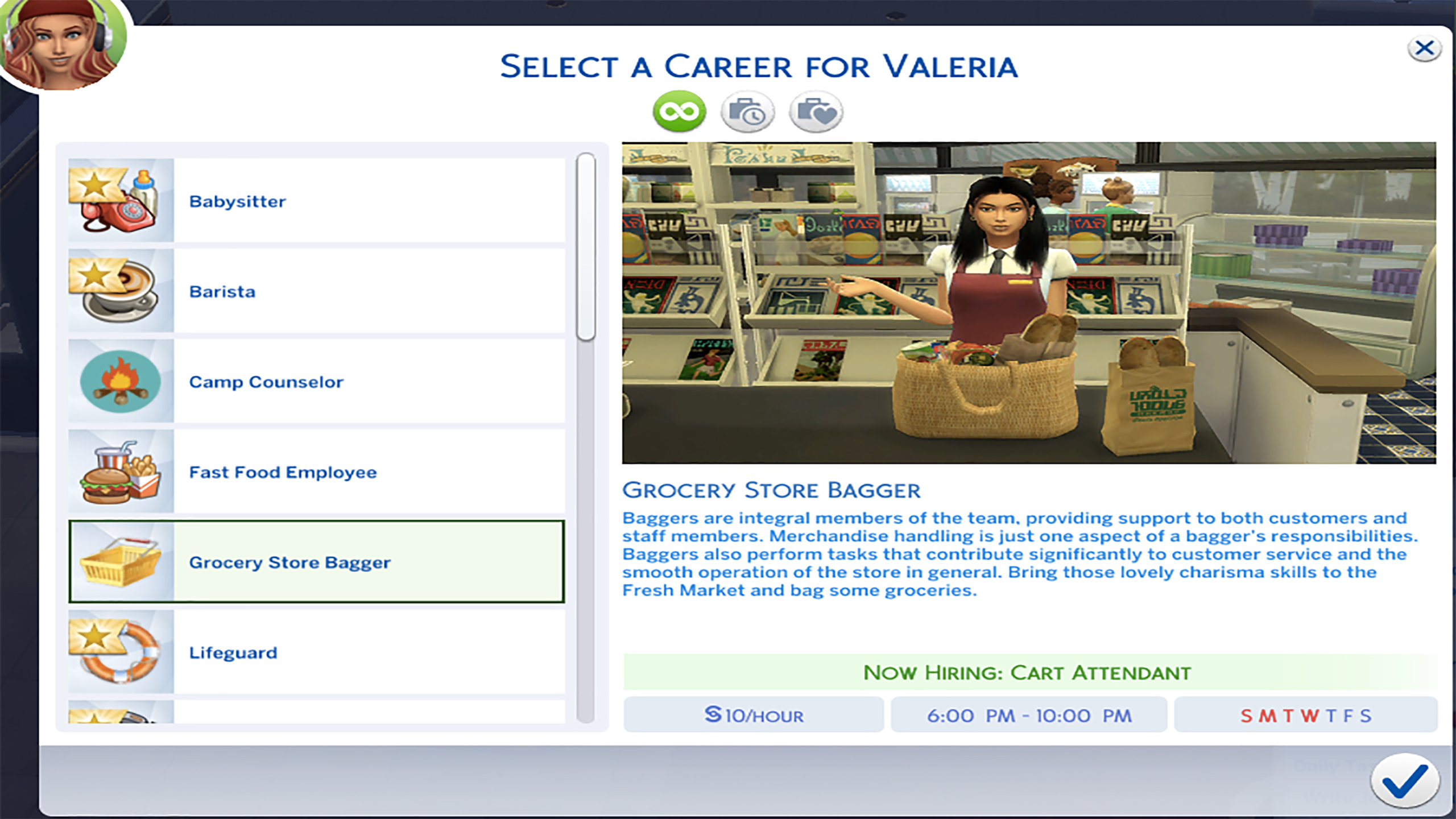Select the Babysitter career
1456x819 pixels.
click(316, 201)
